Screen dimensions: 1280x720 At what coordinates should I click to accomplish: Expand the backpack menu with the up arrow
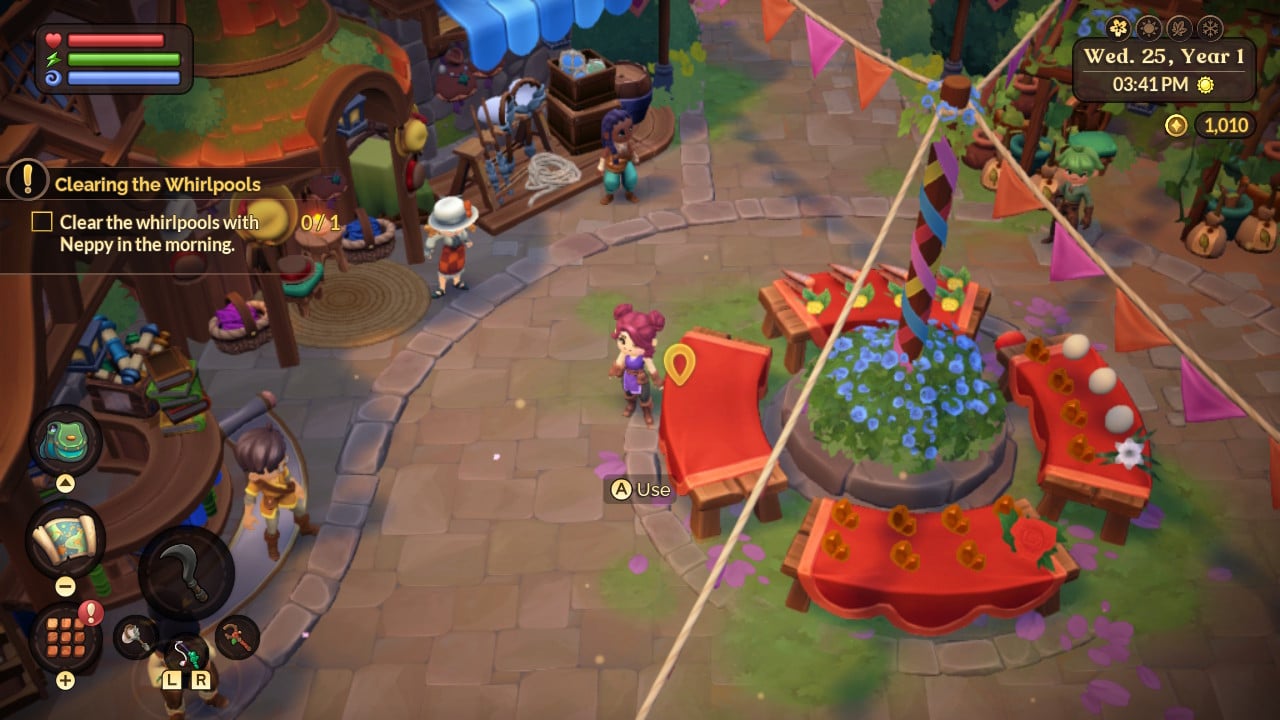(x=64, y=482)
